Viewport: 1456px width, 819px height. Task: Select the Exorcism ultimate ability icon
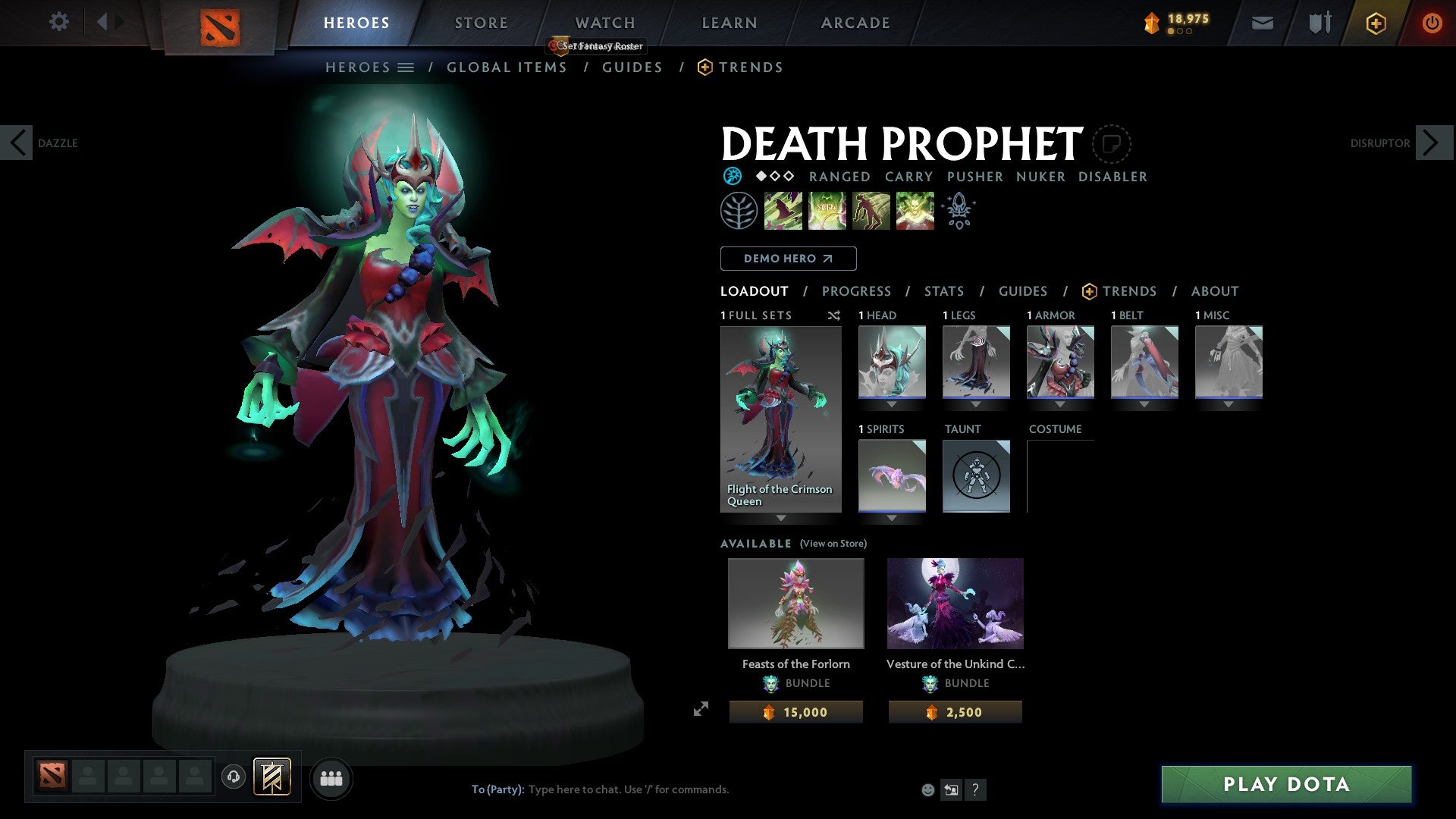point(914,210)
